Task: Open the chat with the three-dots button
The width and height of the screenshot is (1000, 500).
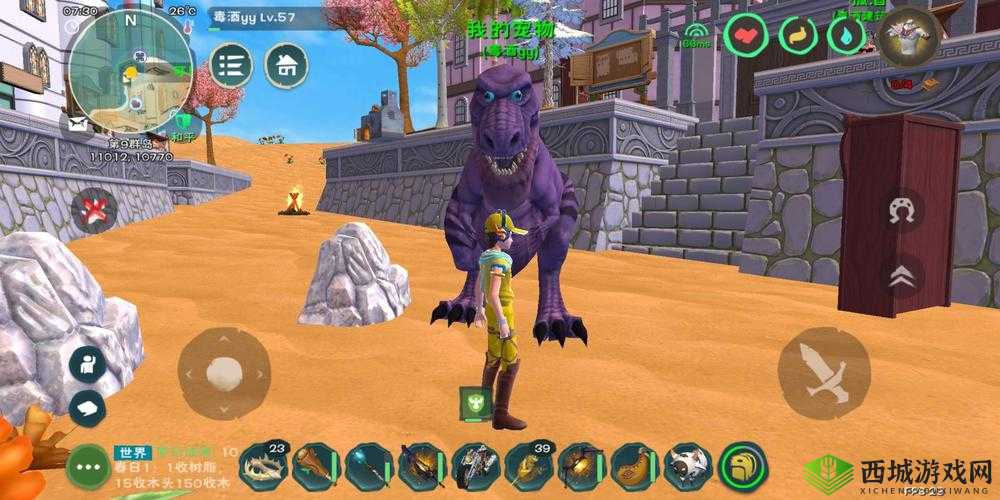Action: 87,466
